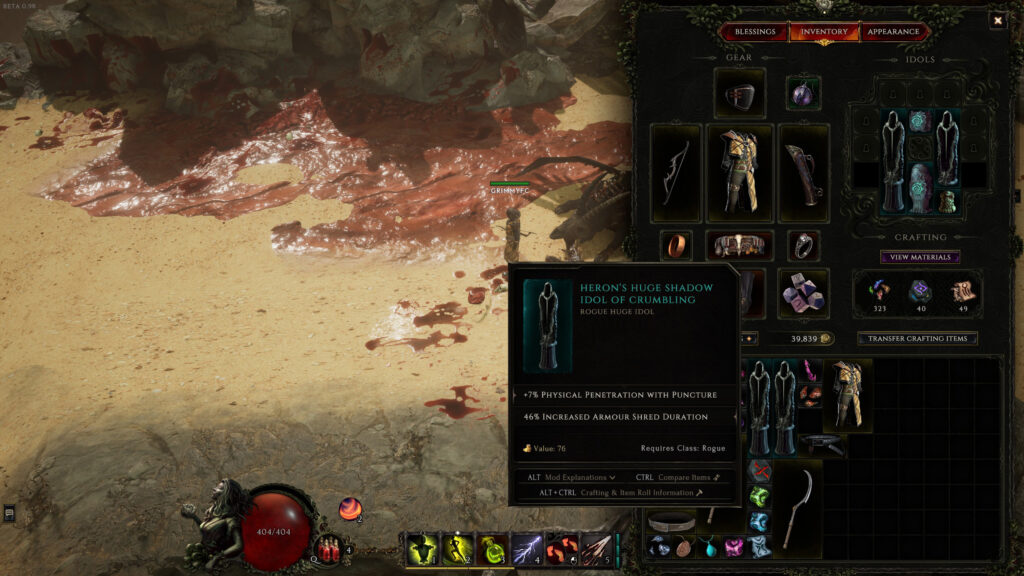This screenshot has height=576, width=1024.
Task: Select the yellow coat in the bag
Action: [x=847, y=395]
